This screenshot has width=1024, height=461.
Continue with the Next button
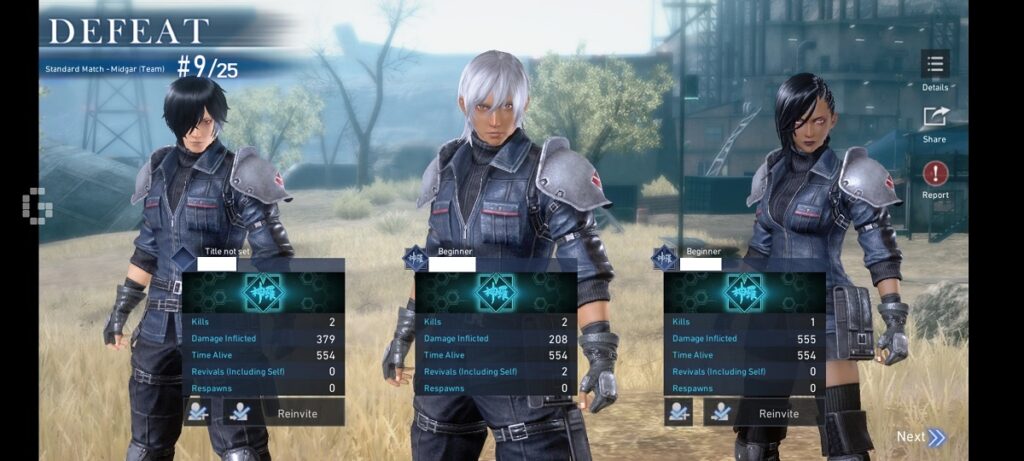point(920,437)
